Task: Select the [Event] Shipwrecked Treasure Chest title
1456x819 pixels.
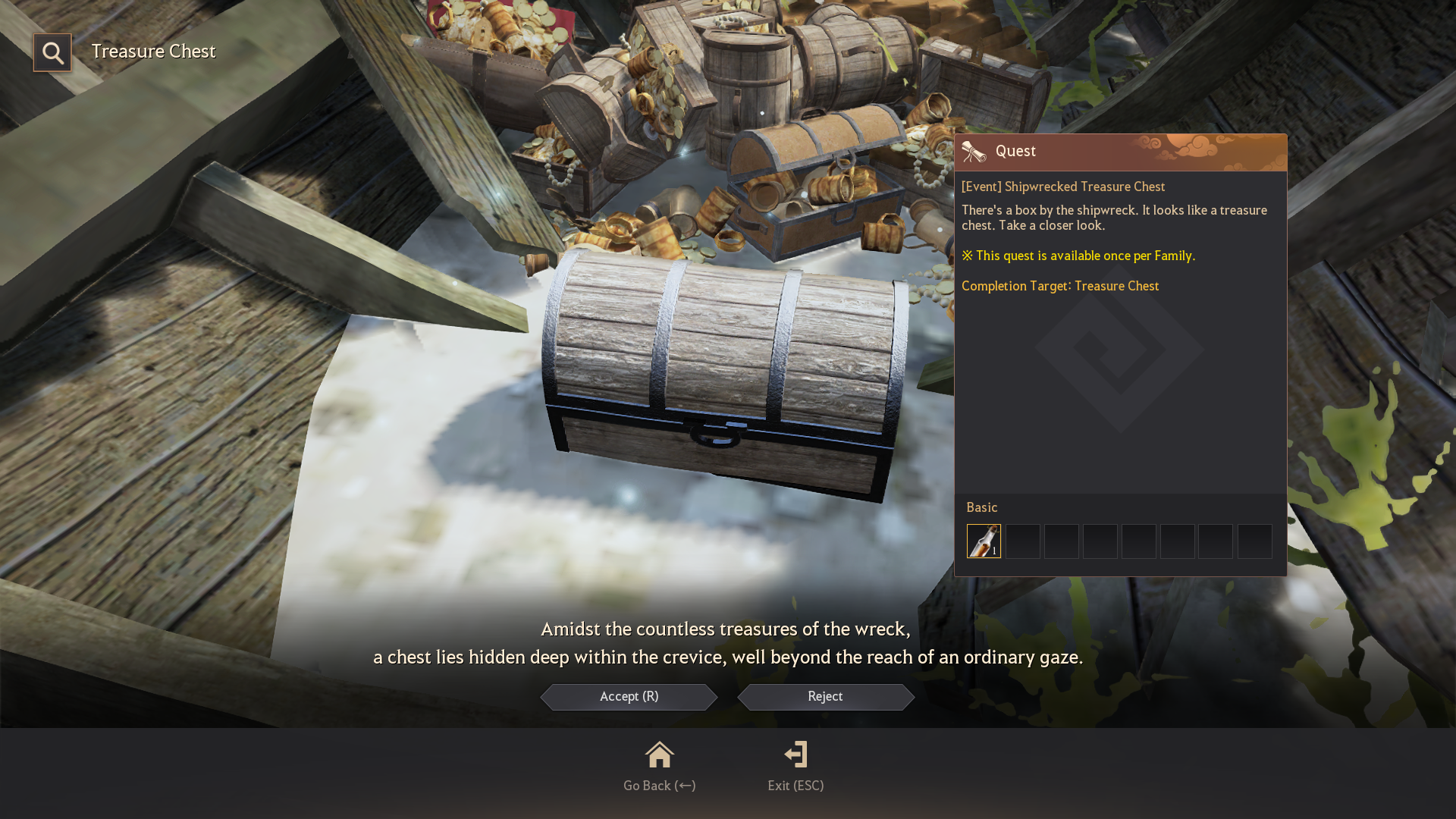Action: (x=1063, y=187)
